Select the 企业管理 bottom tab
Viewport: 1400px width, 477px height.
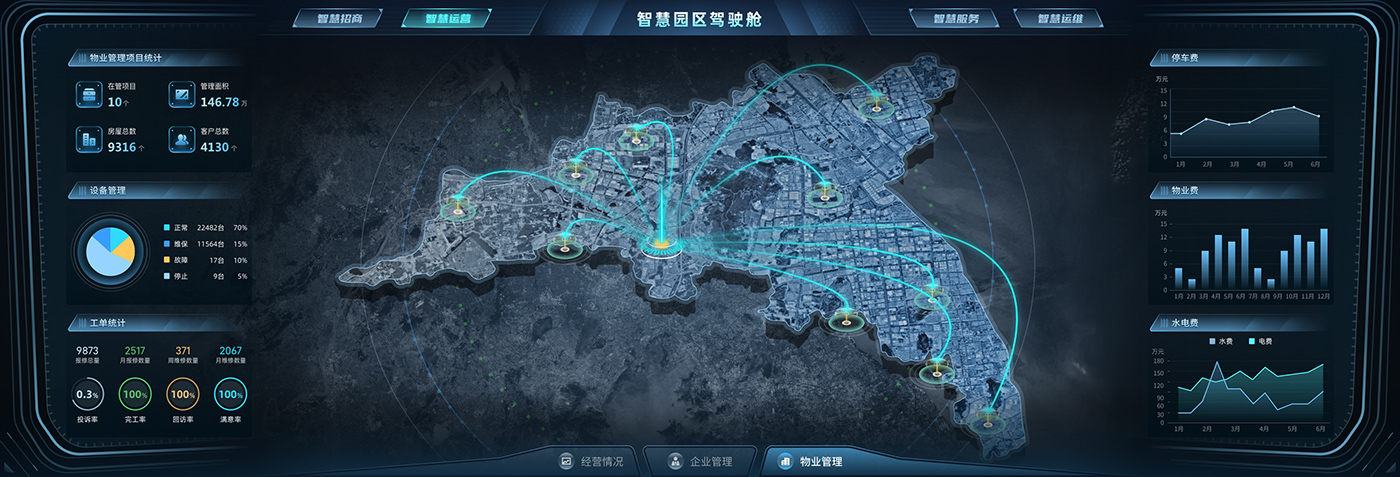tap(699, 462)
